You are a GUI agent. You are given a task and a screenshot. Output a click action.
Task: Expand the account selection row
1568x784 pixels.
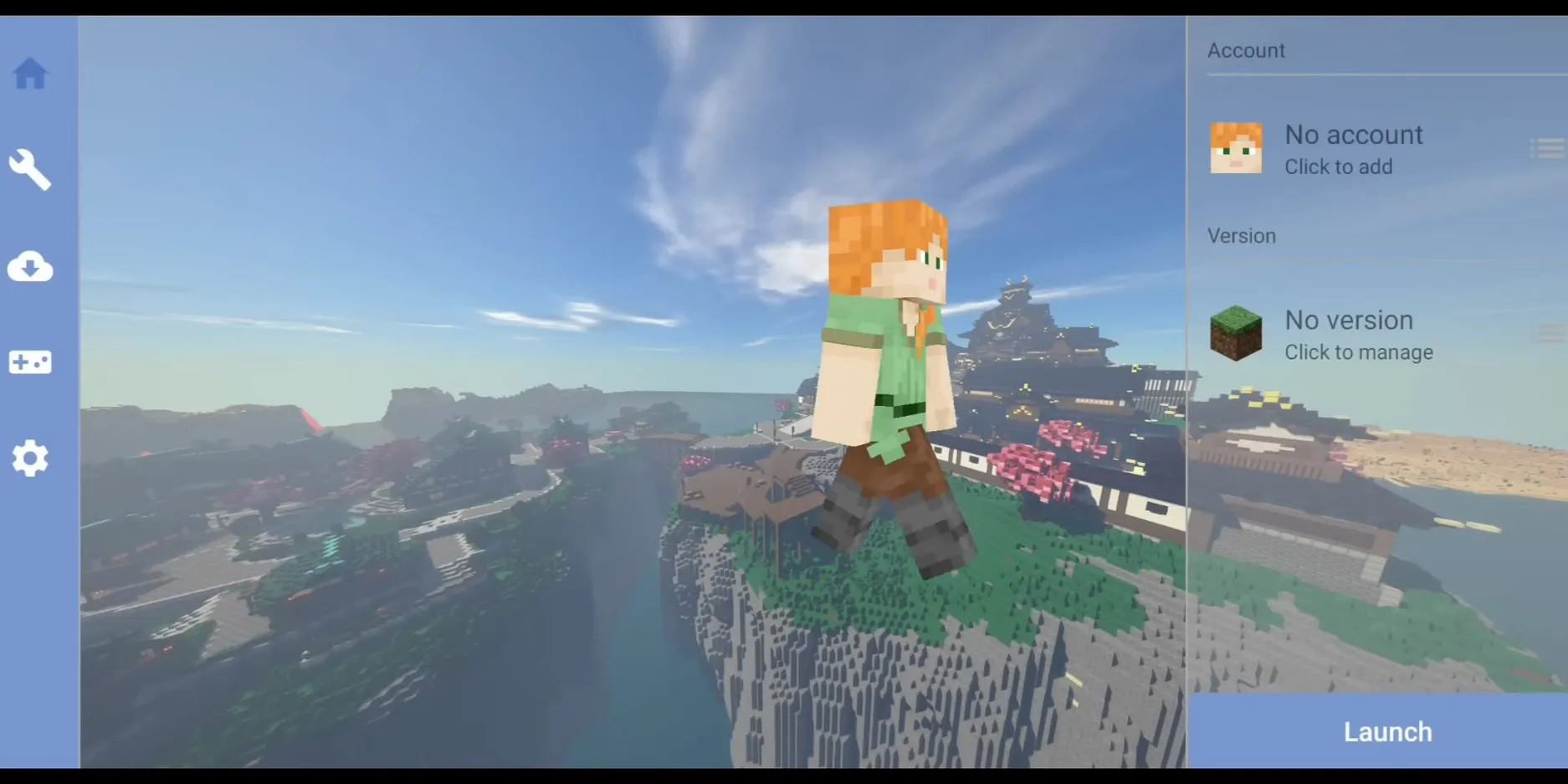(x=1355, y=148)
